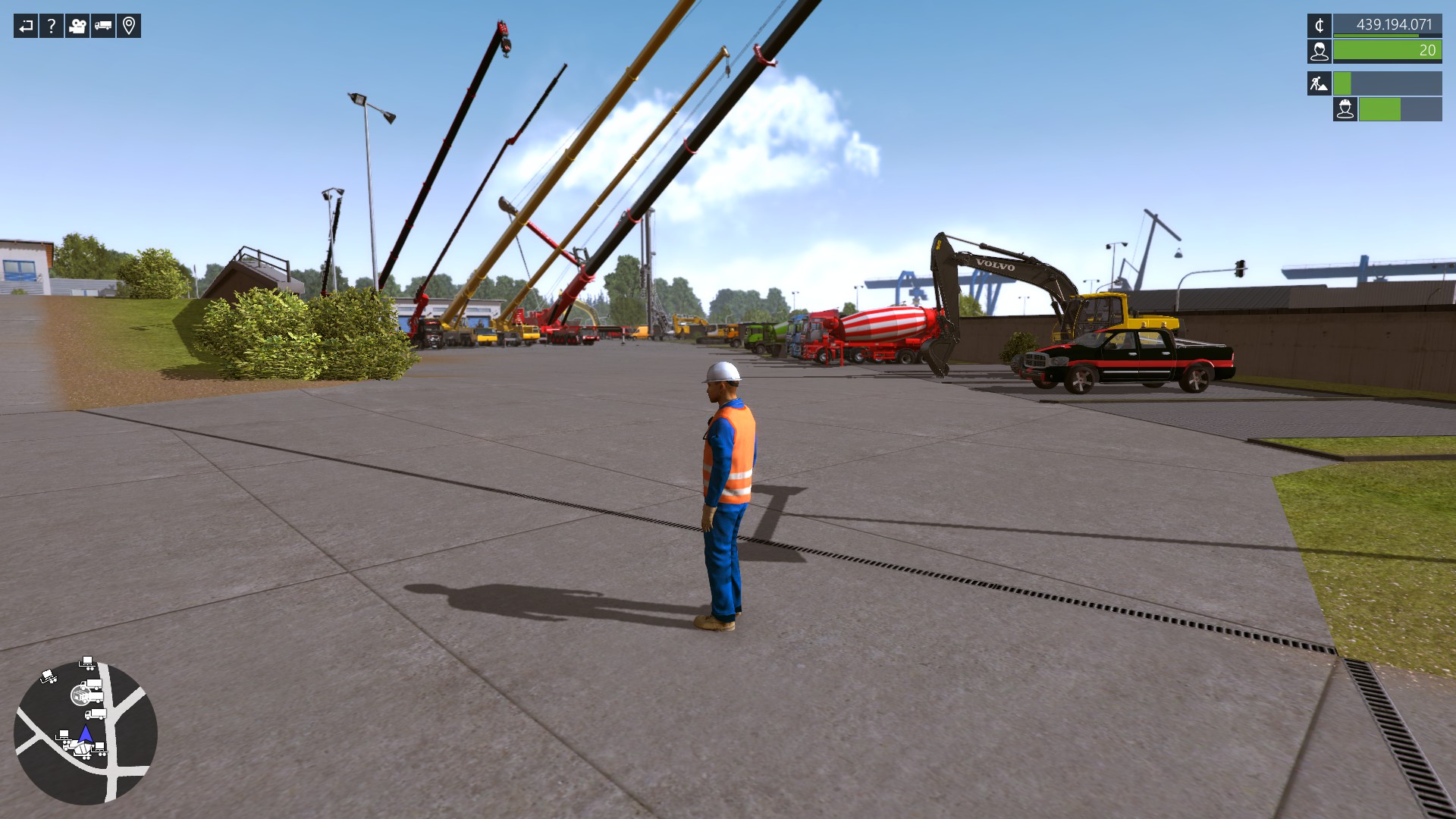The width and height of the screenshot is (1456, 819).
Task: Click the green level 20 bar
Action: (x=1388, y=52)
